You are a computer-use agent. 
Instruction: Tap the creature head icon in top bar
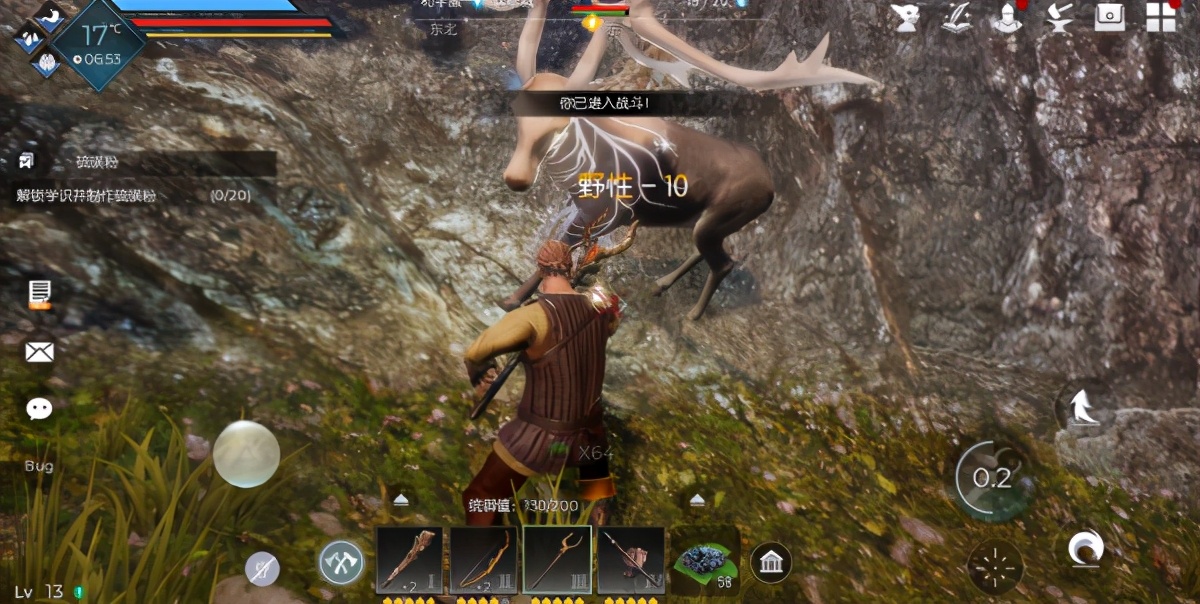pos(907,17)
